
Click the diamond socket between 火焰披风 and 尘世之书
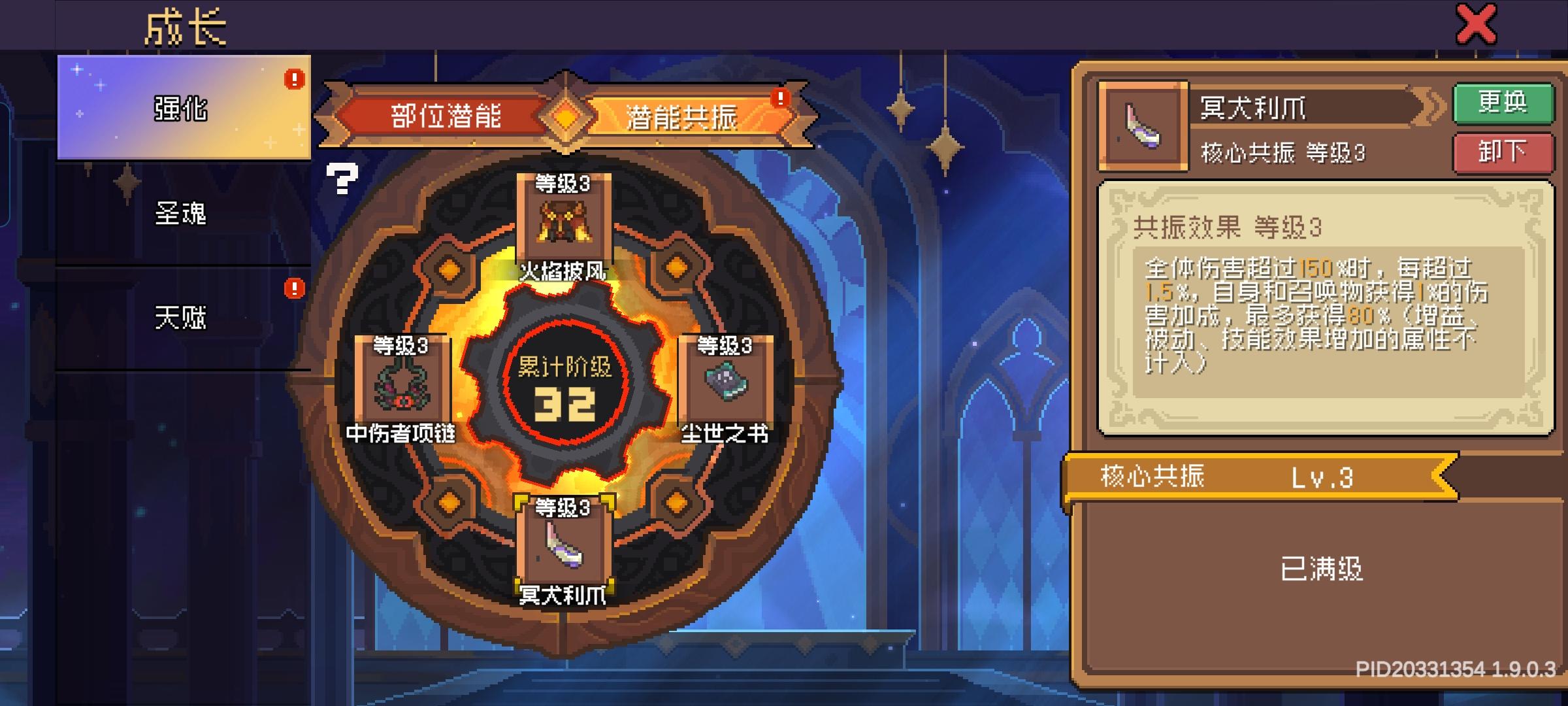[x=674, y=267]
